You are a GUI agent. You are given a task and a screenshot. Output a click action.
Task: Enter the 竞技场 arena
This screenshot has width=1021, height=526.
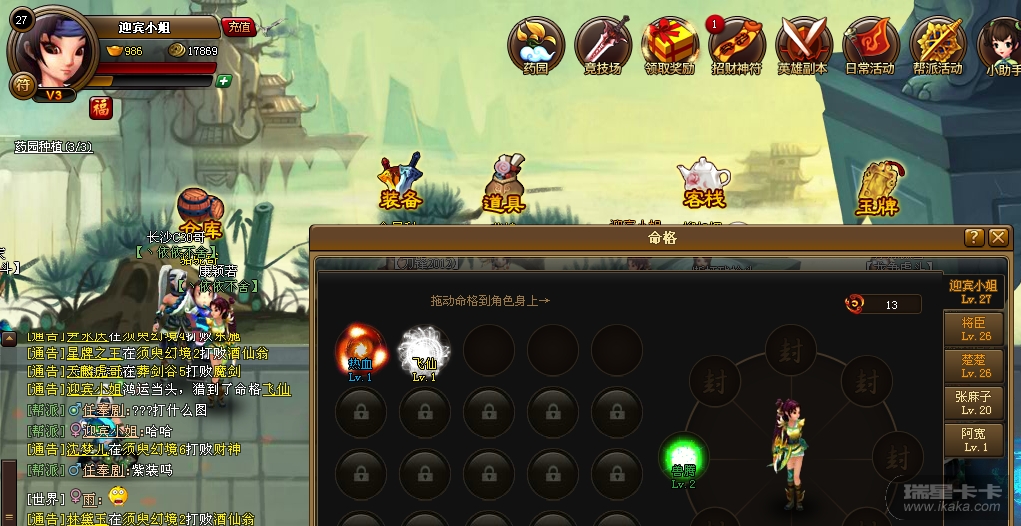(602, 45)
